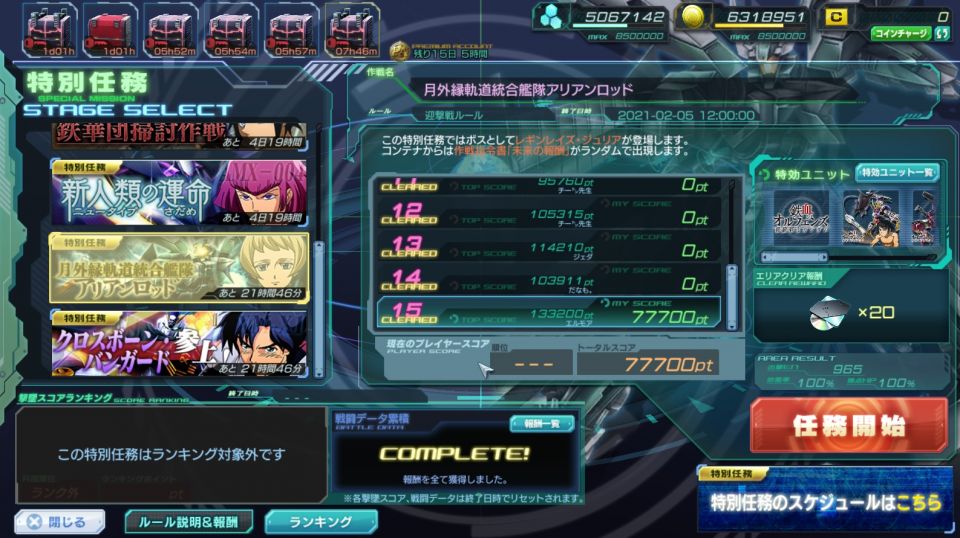Open the ランキング ranking button

pyautogui.click(x=321, y=521)
